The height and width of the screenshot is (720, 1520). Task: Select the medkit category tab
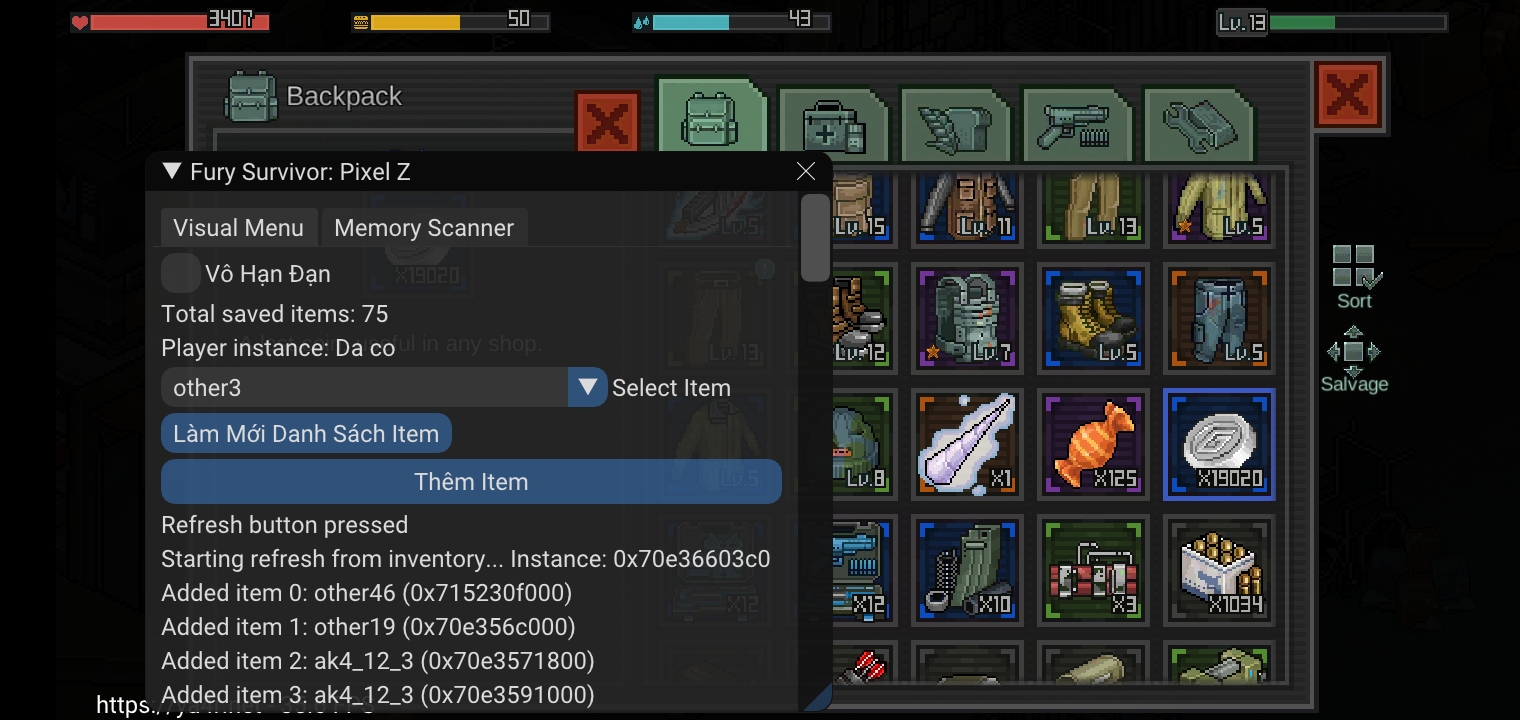click(834, 122)
